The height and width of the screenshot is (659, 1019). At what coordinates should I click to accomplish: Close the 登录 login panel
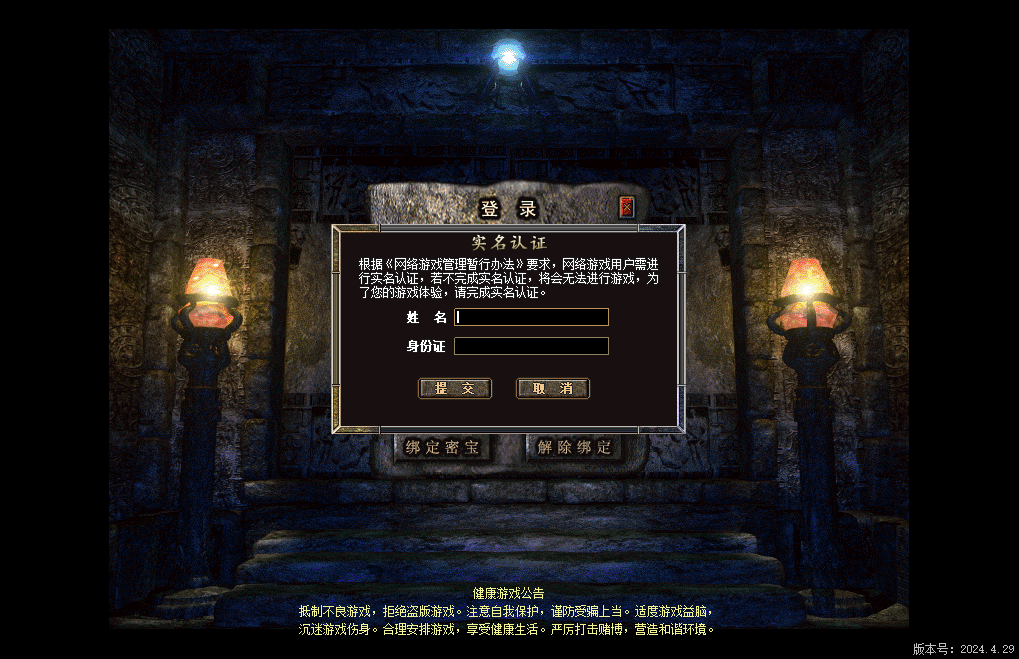627,208
